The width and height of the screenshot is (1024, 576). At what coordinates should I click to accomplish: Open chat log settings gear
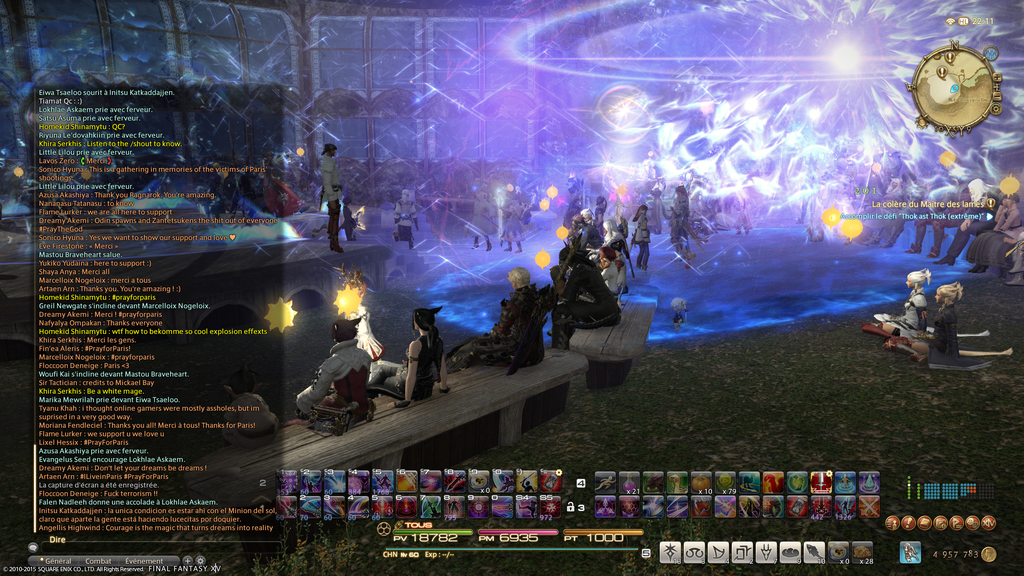point(200,561)
